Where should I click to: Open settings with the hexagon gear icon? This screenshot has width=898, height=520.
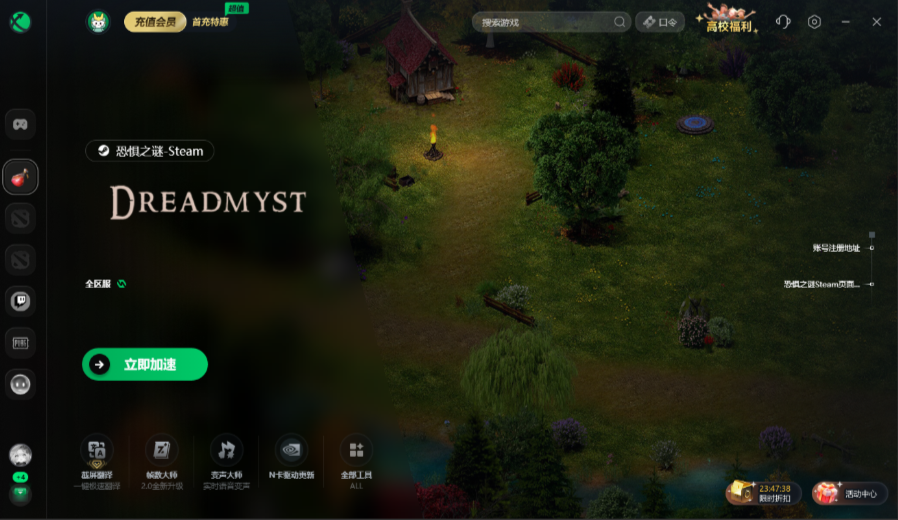click(x=814, y=21)
